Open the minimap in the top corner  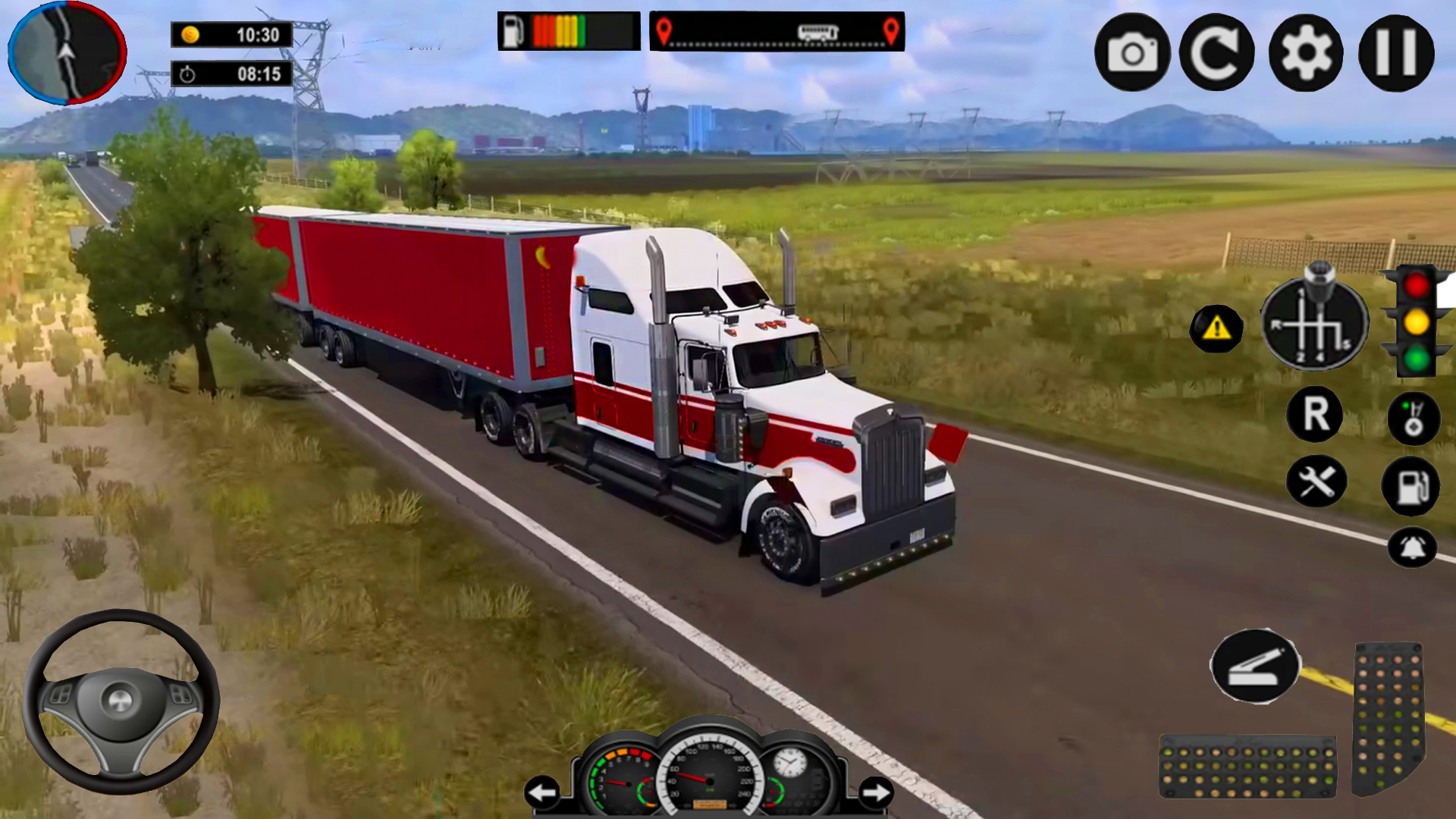coord(67,53)
